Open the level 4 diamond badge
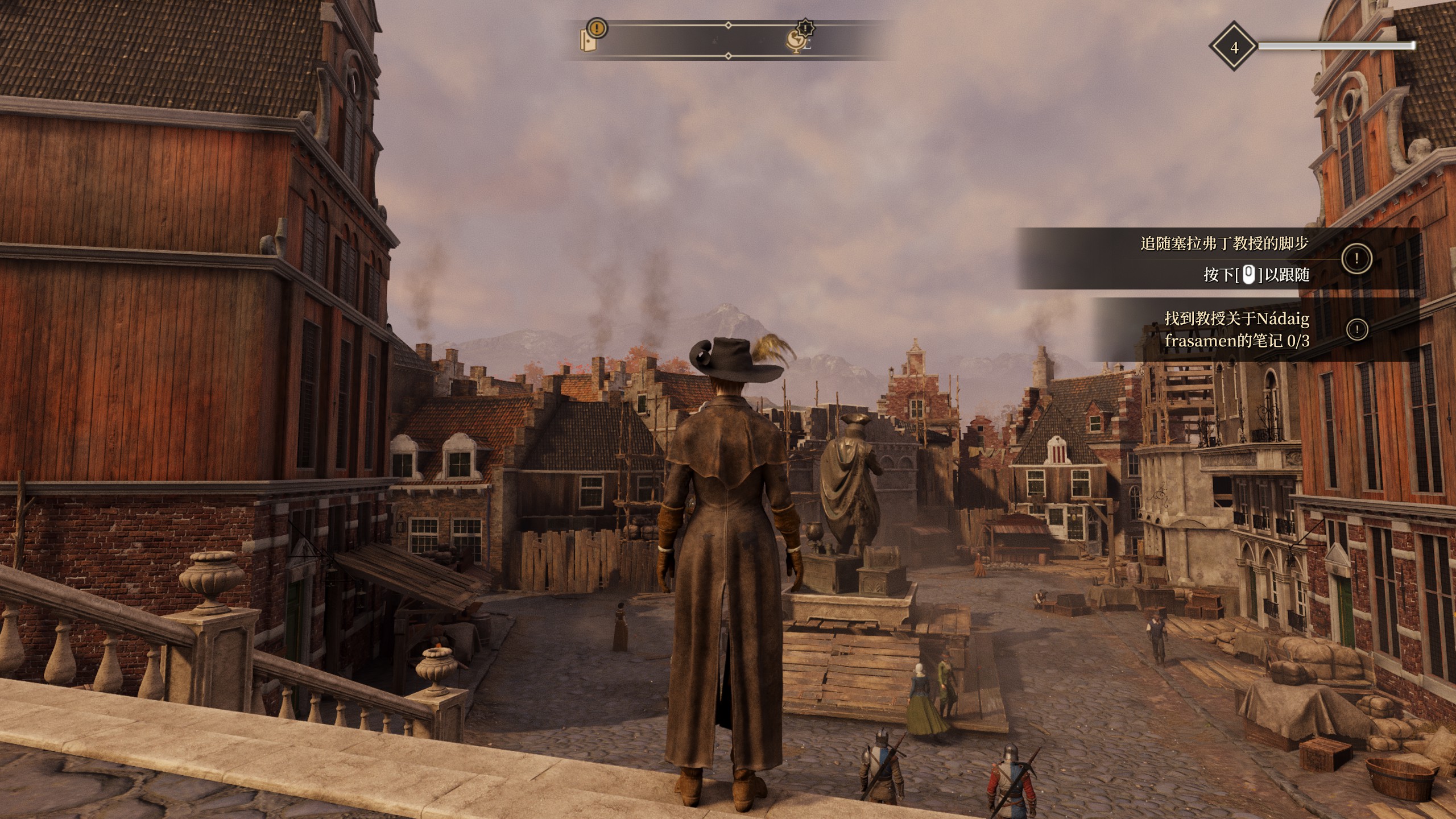Viewport: 1456px width, 819px height. (1234, 47)
